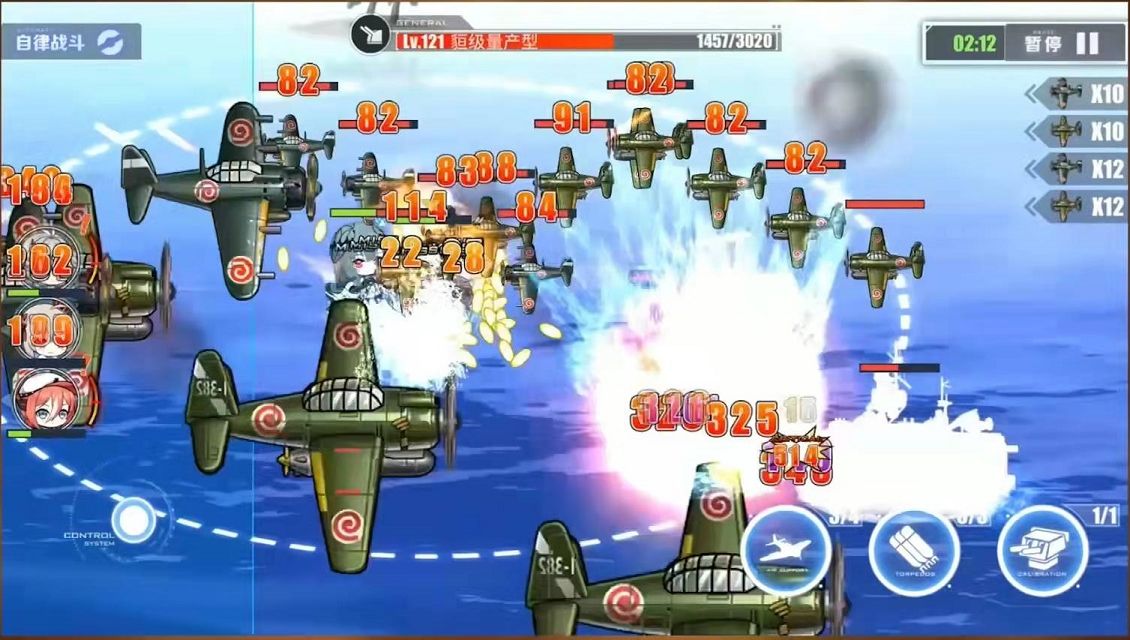
Task: Launch the Air Support airstrike
Action: click(786, 552)
